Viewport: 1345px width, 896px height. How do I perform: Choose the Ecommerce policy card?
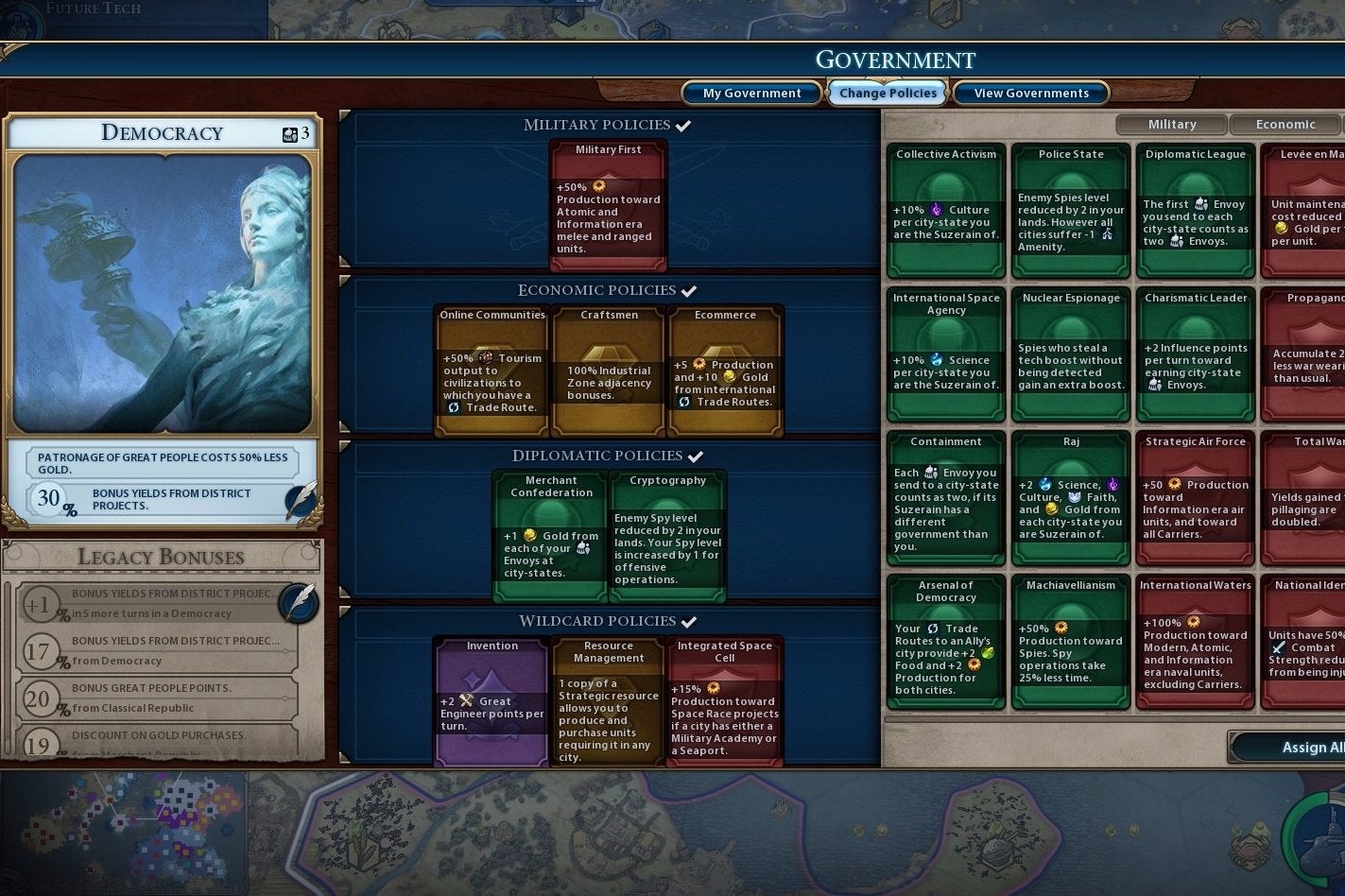(725, 369)
